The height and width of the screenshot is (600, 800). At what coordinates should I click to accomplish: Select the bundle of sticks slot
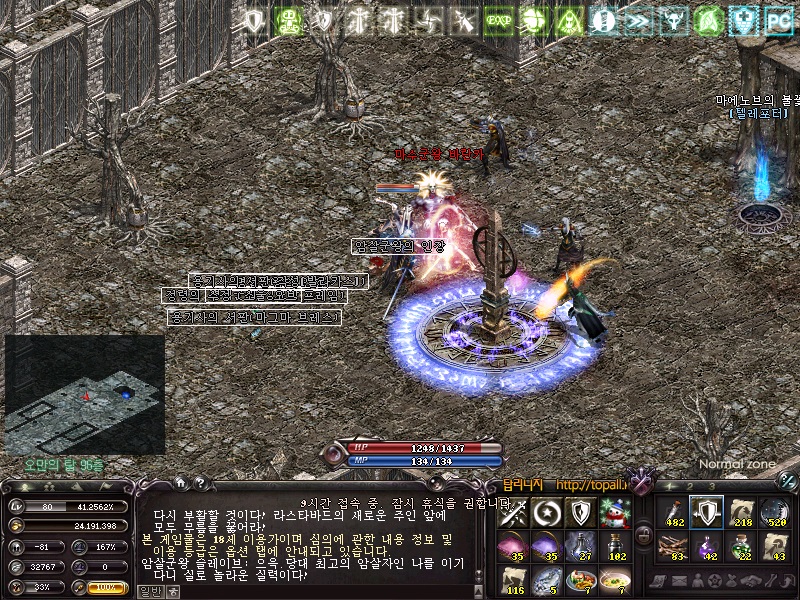coord(673,546)
